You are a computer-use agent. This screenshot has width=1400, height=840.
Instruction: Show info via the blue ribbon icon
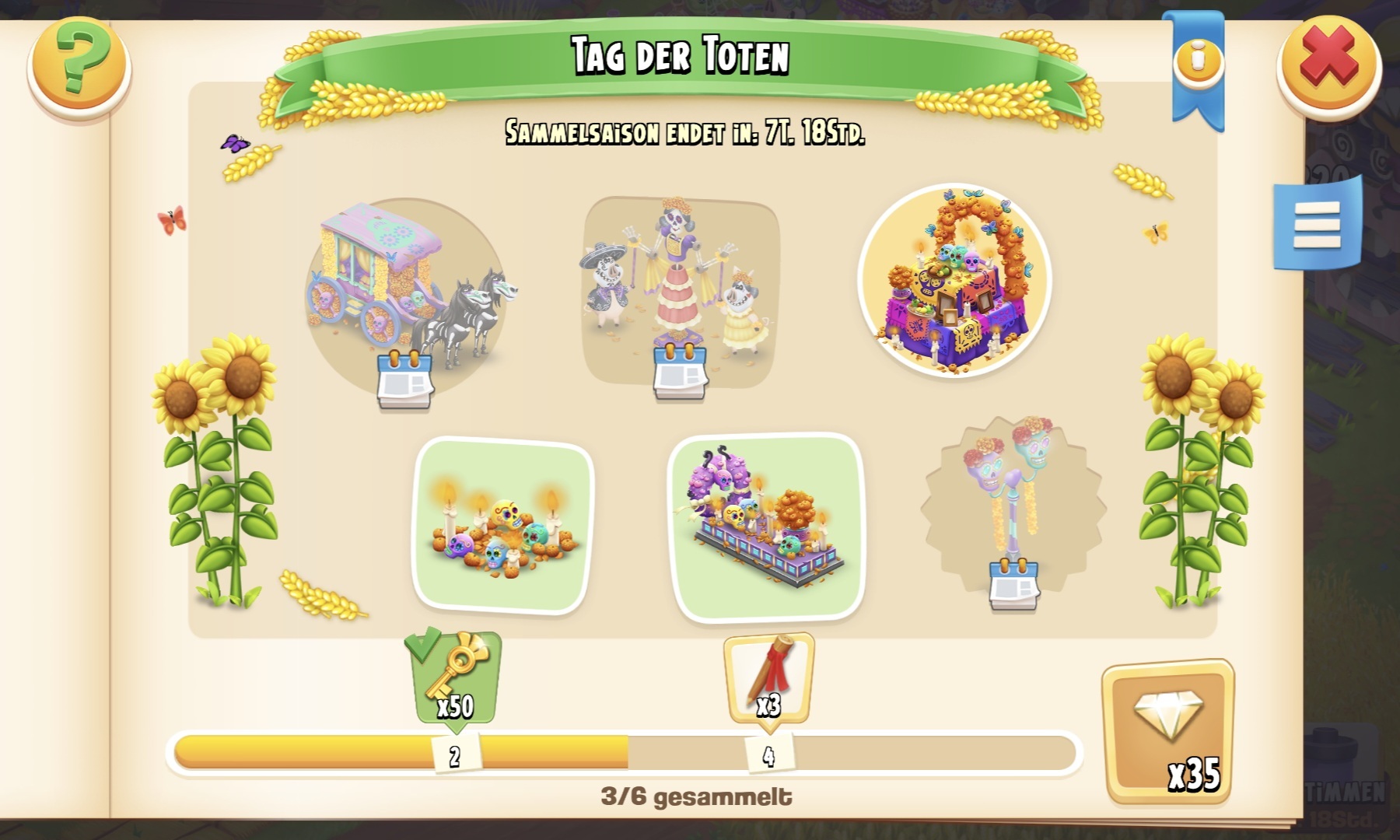tap(1198, 62)
